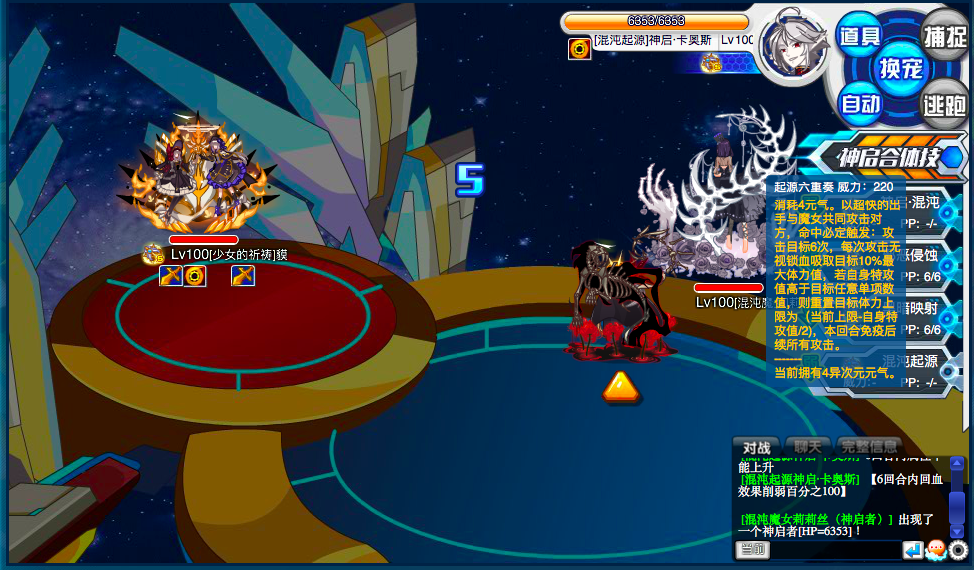Select 换宠 to switch pets
This screenshot has width=974, height=570.
[x=901, y=68]
